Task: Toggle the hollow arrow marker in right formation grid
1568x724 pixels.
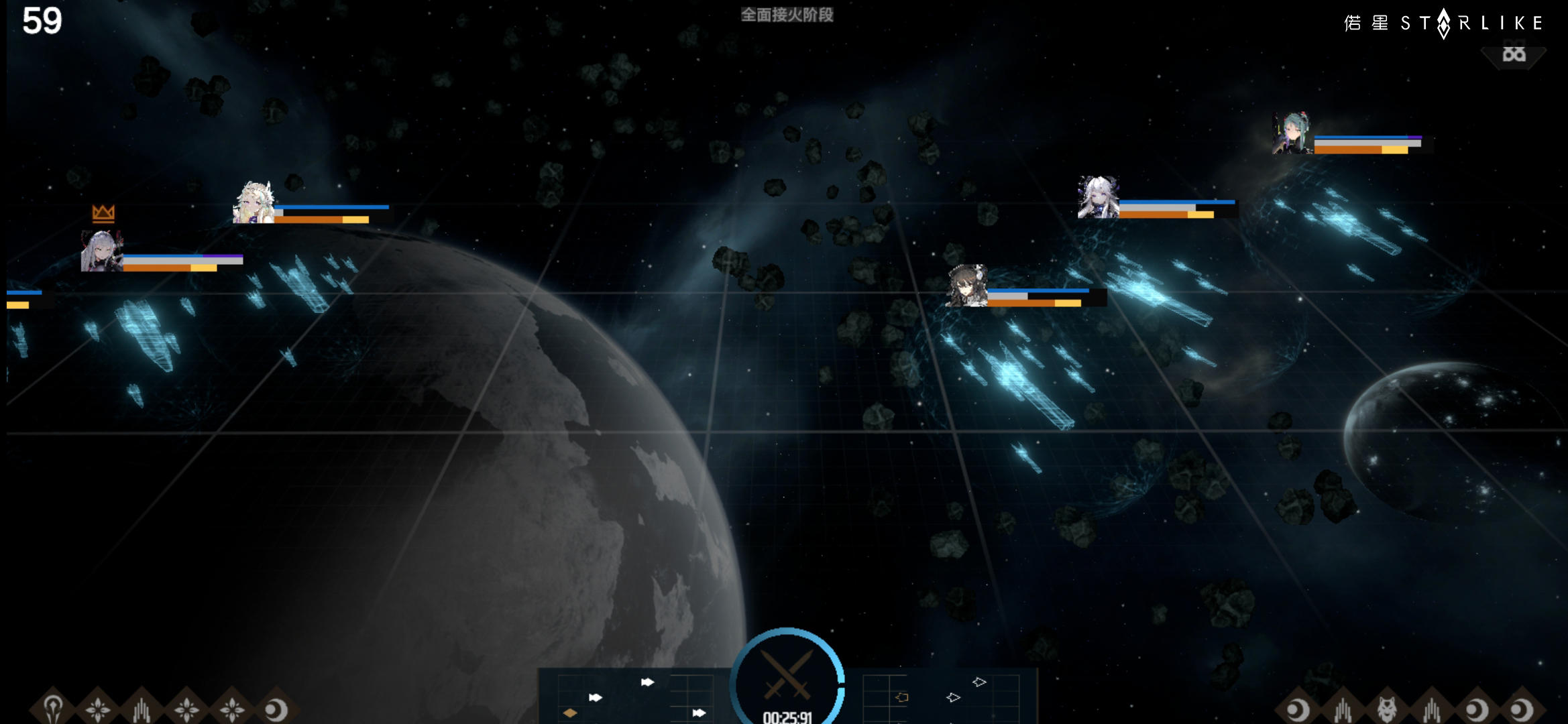Action: [x=953, y=697]
